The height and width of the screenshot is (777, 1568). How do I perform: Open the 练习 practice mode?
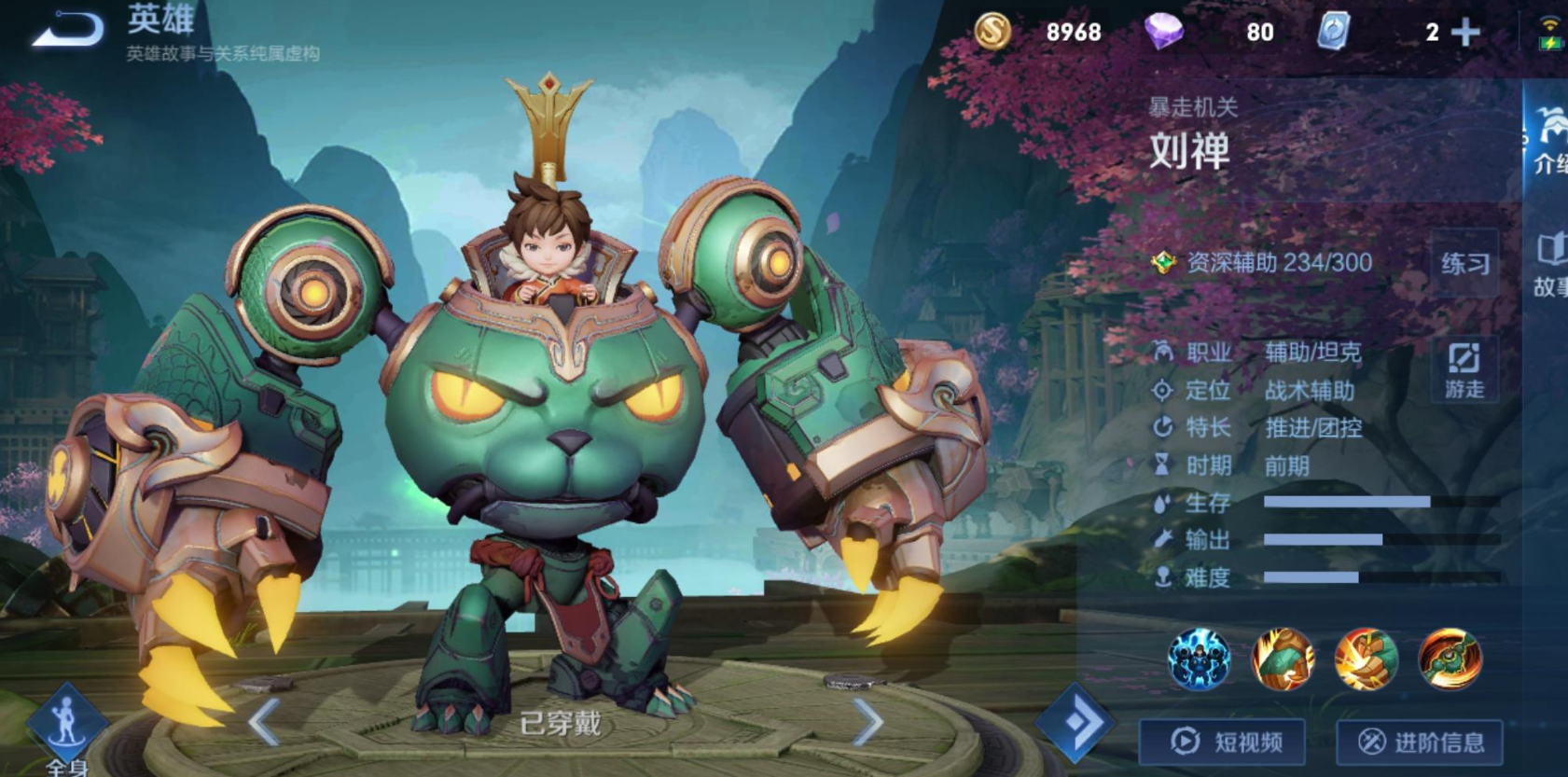pos(1464,264)
